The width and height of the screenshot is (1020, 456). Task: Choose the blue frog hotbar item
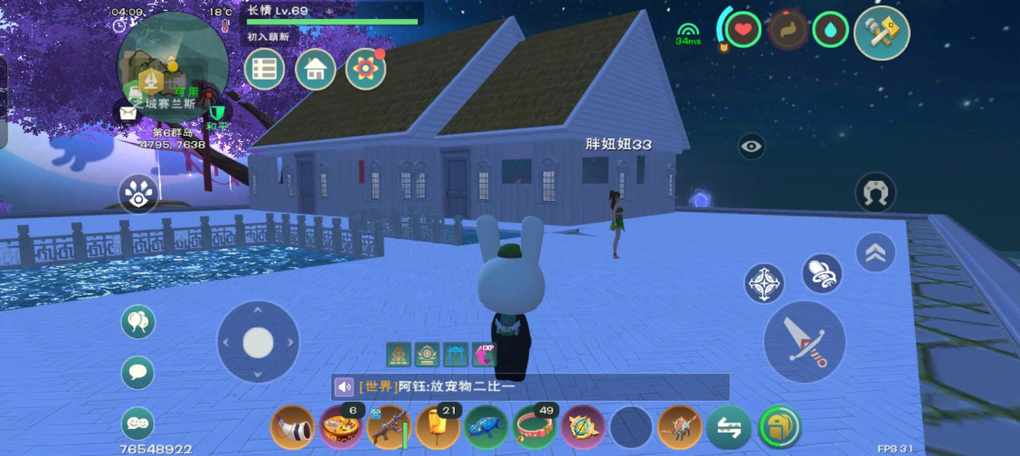pyautogui.click(x=486, y=427)
